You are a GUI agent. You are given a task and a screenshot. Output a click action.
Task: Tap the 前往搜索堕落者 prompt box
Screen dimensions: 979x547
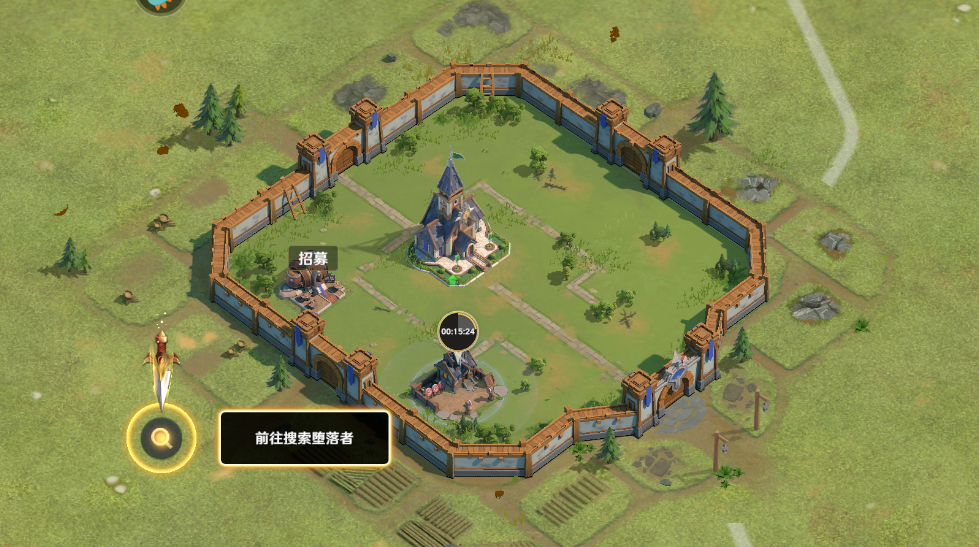[x=304, y=438]
